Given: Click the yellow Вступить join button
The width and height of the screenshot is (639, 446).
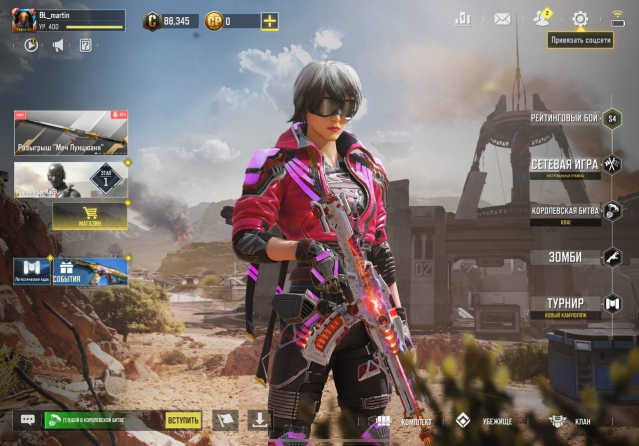Looking at the screenshot, I should (183, 421).
